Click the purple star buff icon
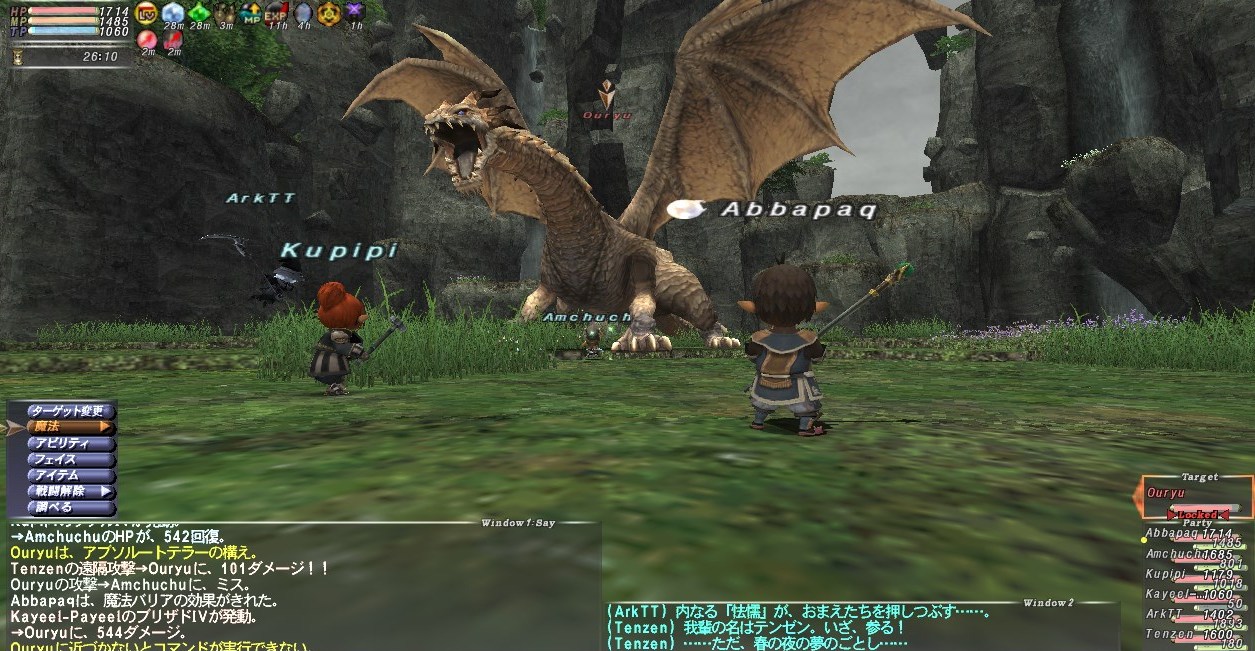The width and height of the screenshot is (1255, 651). (x=355, y=13)
